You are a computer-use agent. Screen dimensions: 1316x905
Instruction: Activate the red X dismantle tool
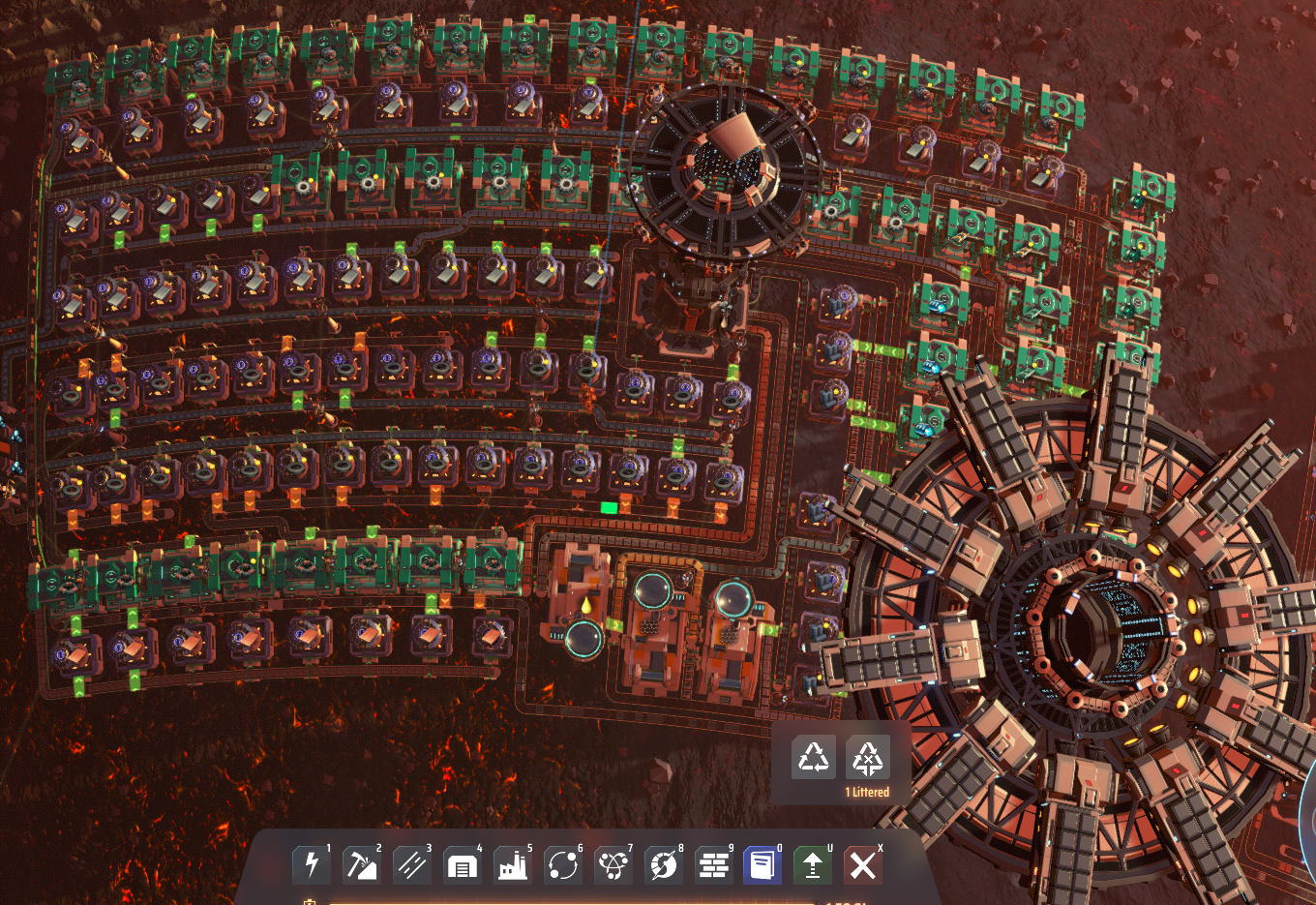[x=862, y=863]
